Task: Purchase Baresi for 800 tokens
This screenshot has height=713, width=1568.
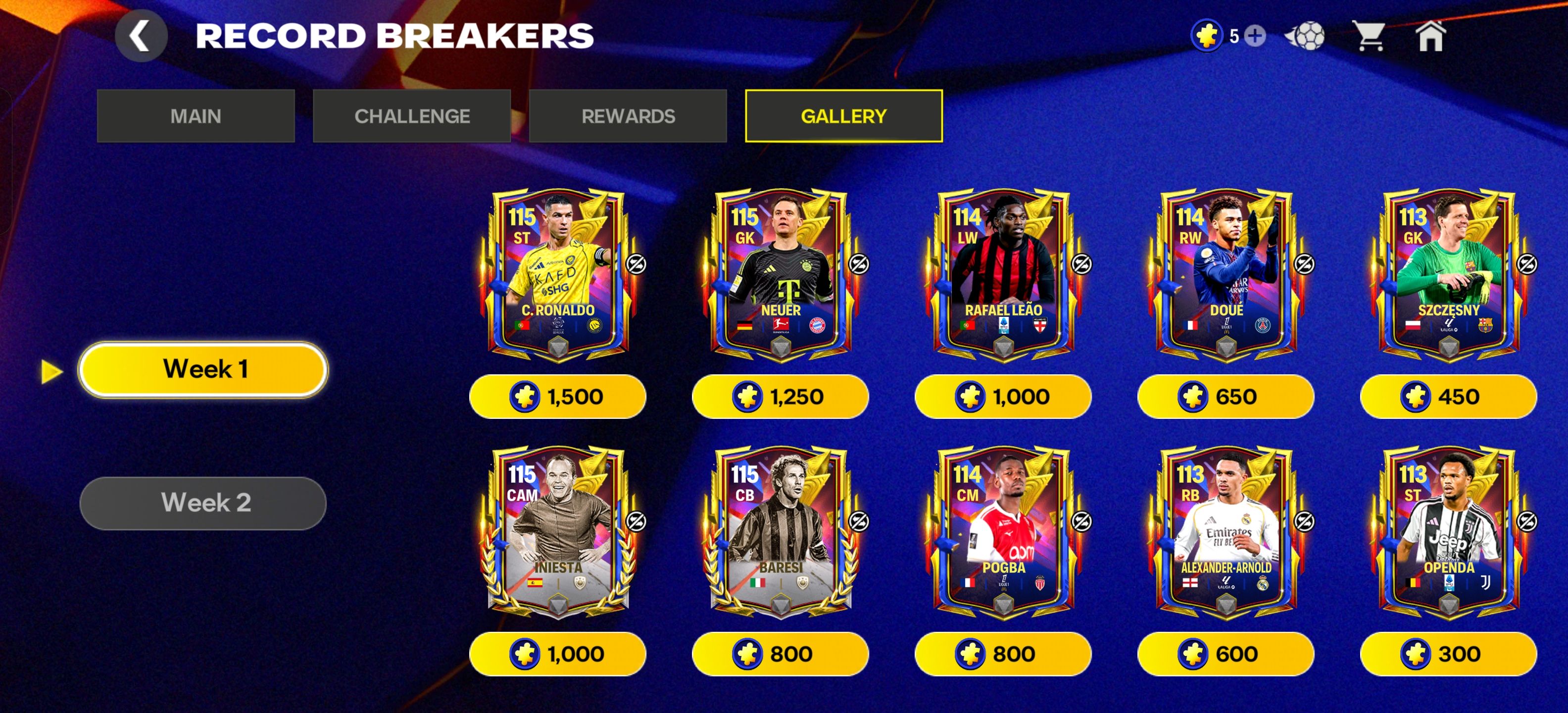Action: point(781,654)
